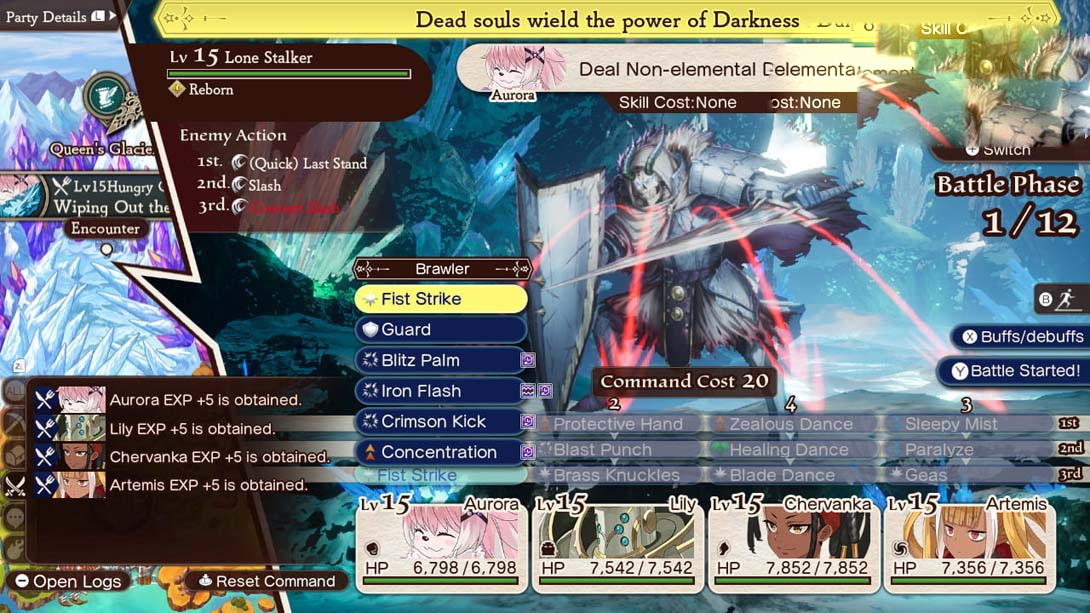Click the Switch party button
Viewport: 1090px width, 613px height.
(x=998, y=150)
